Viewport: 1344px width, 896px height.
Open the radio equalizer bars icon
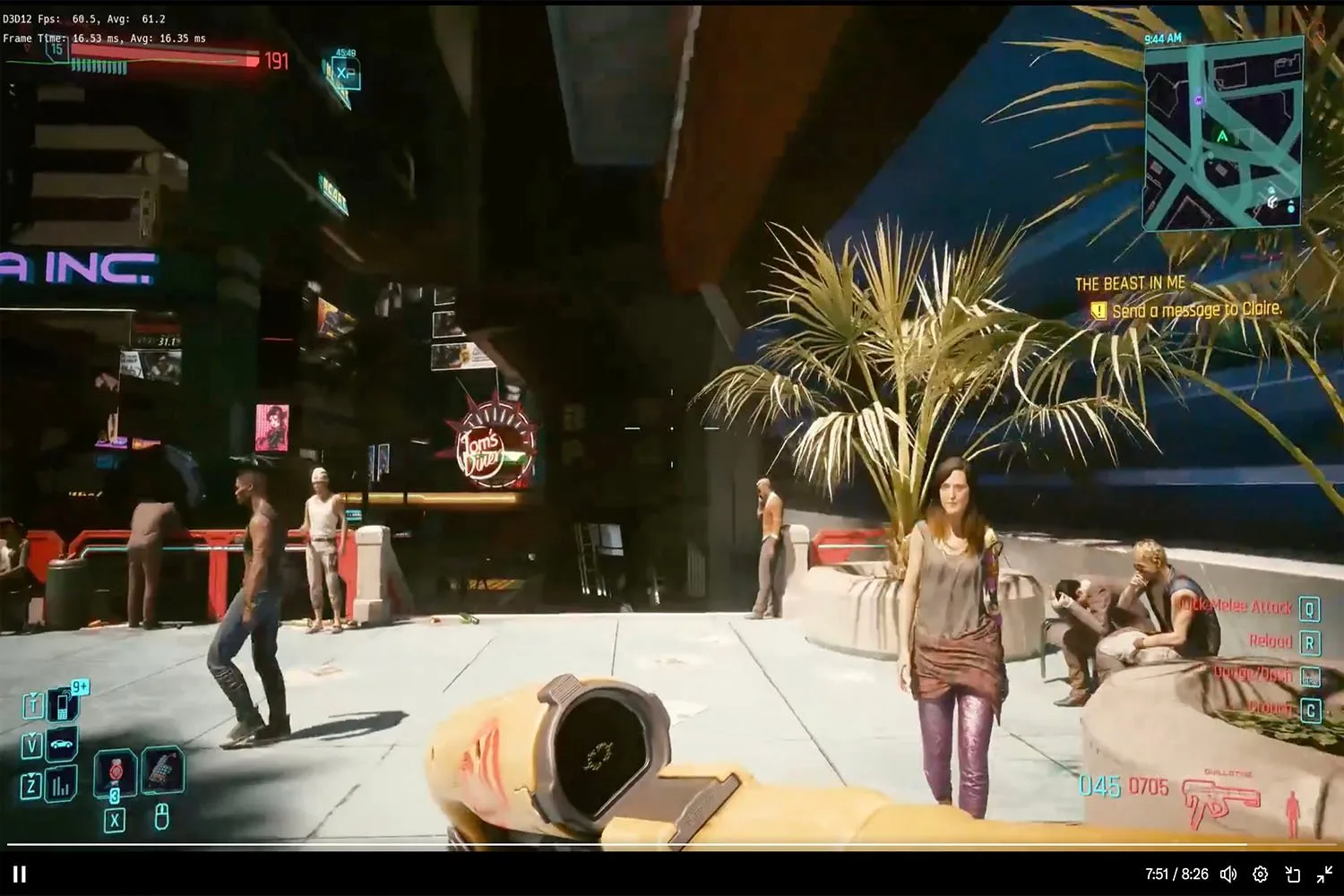61,786
